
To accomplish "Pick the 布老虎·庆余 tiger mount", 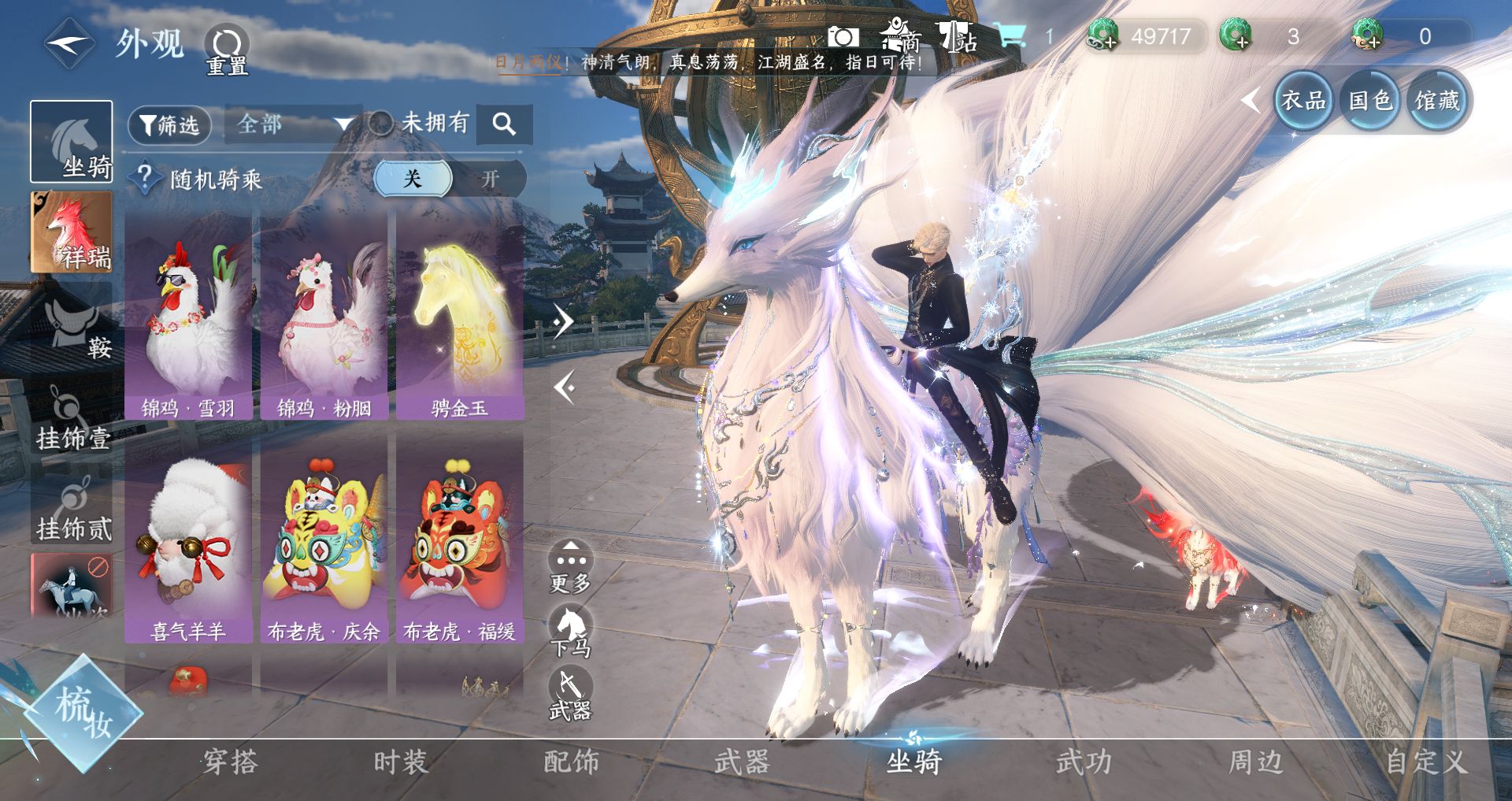I will pyautogui.click(x=324, y=540).
